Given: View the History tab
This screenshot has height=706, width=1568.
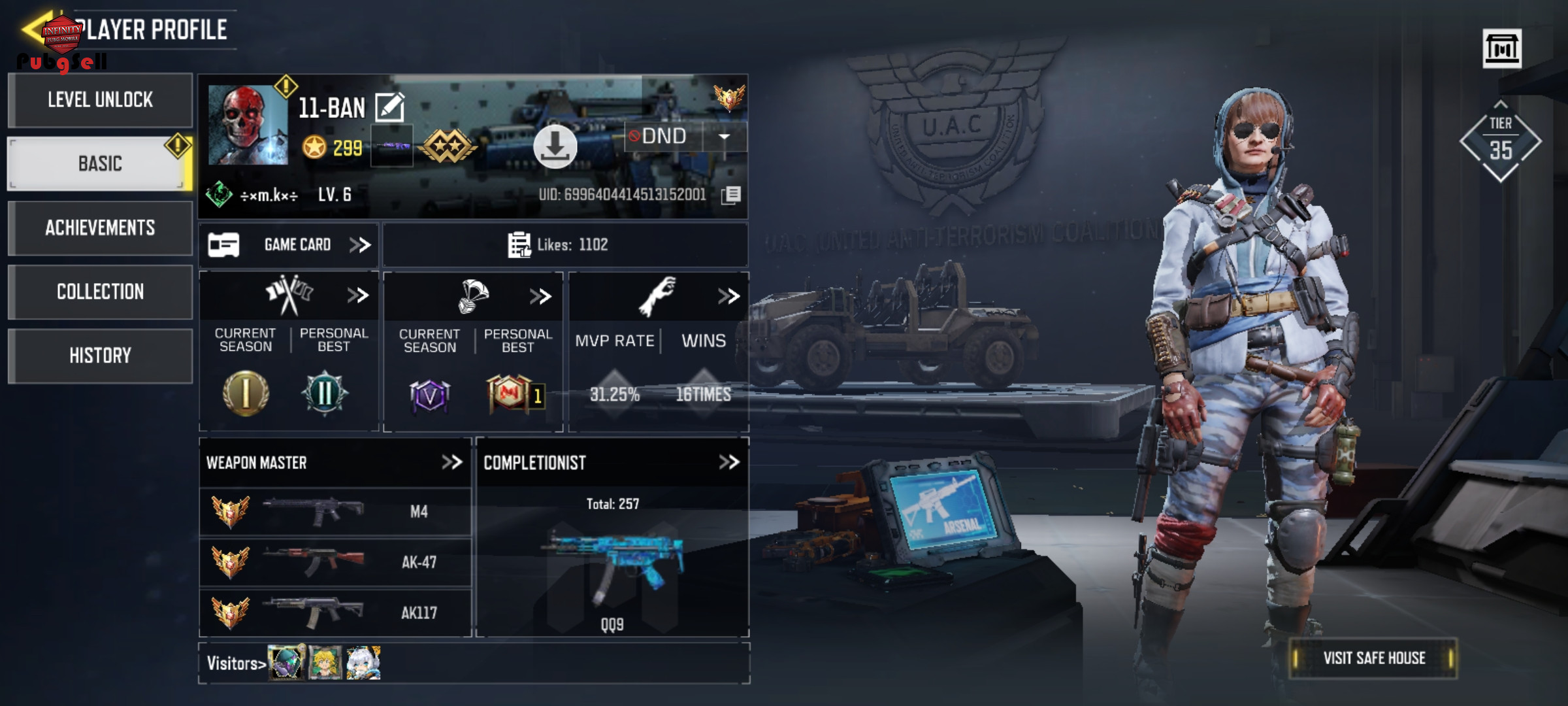Looking at the screenshot, I should [100, 356].
